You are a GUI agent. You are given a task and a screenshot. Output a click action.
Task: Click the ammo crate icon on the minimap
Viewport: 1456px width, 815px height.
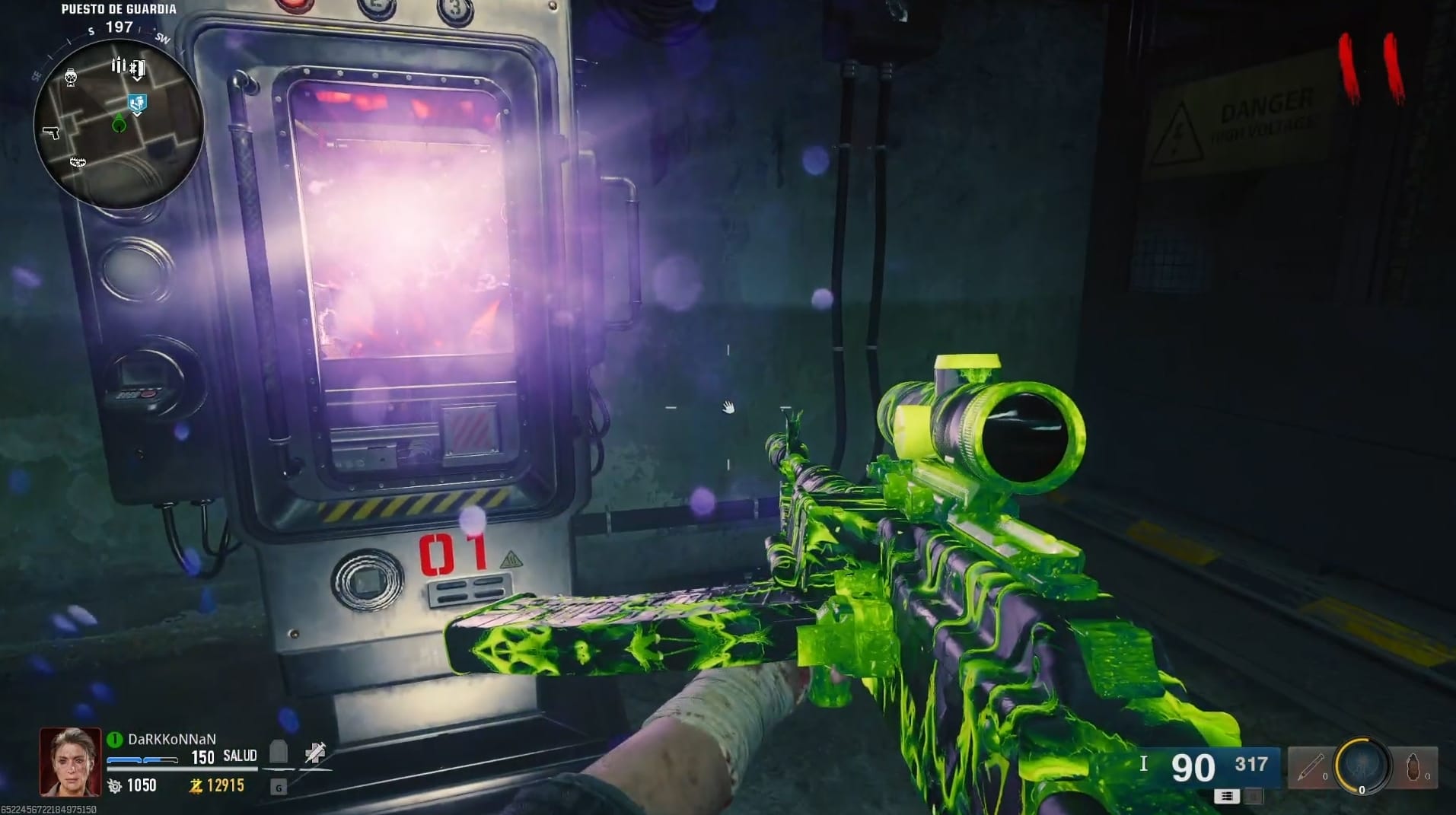118,64
